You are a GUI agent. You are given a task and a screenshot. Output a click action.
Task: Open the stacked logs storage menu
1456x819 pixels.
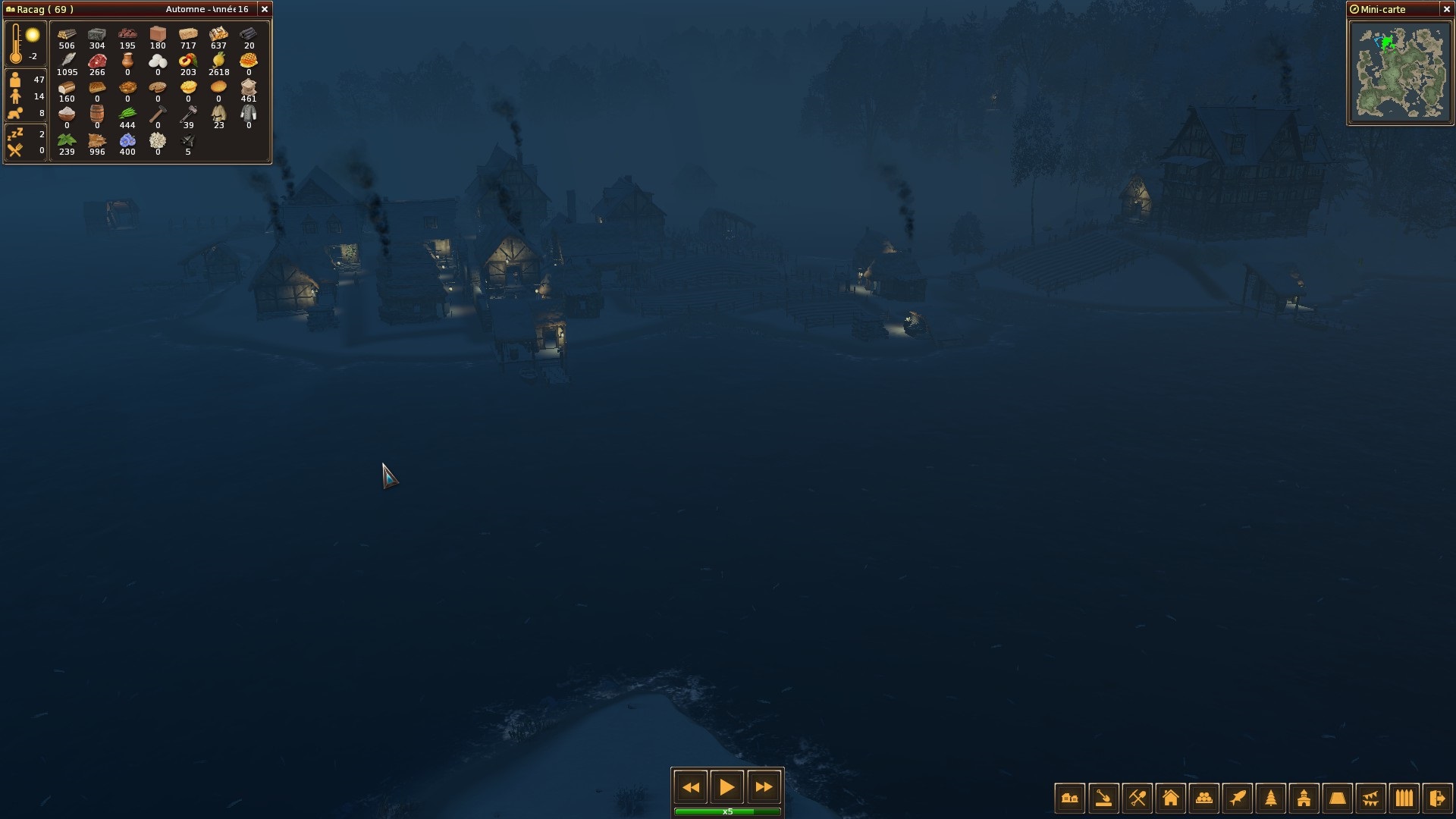[1203, 798]
